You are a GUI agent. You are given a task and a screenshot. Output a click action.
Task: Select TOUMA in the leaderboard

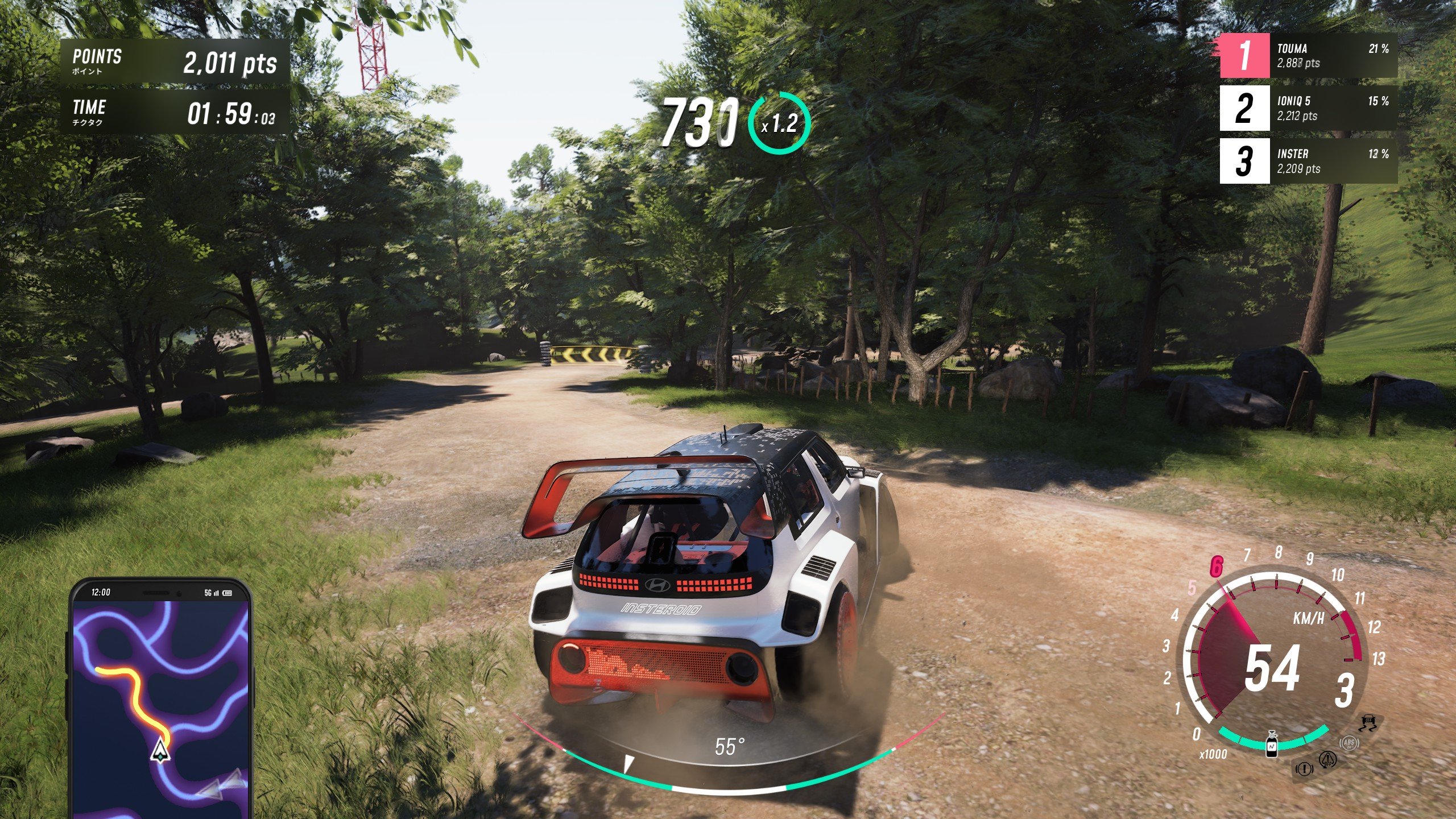point(1308,56)
